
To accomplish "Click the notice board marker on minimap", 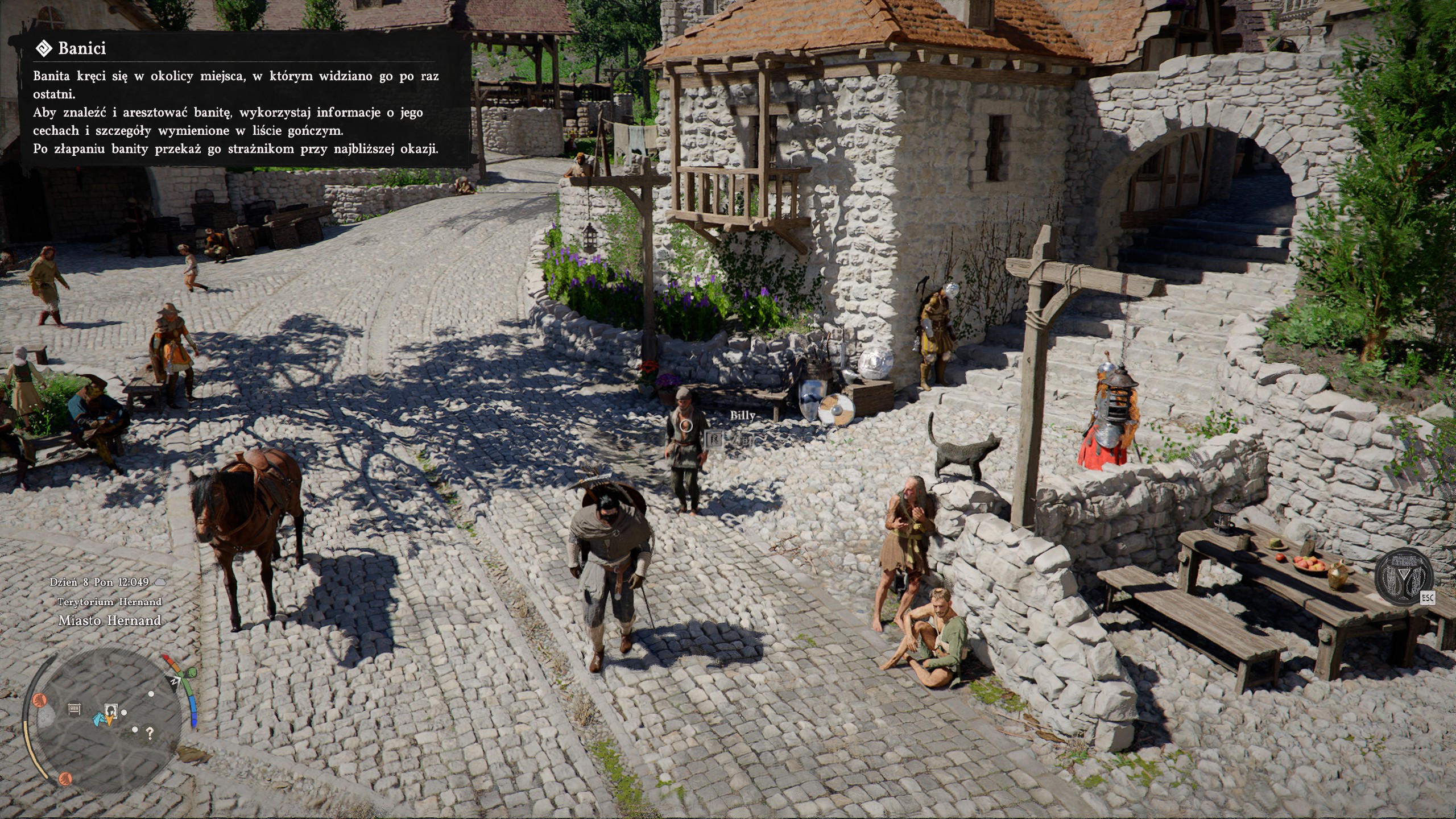I will [75, 709].
